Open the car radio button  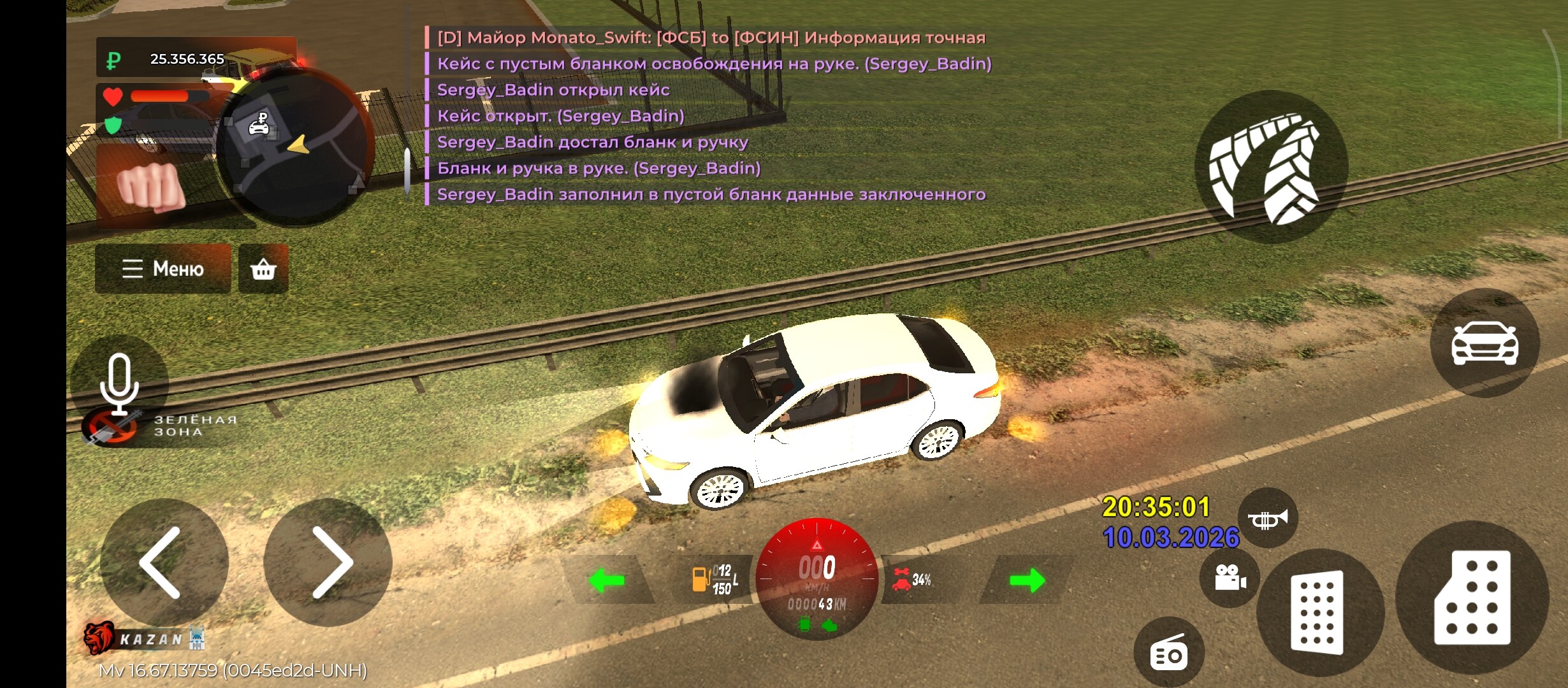tap(1169, 654)
